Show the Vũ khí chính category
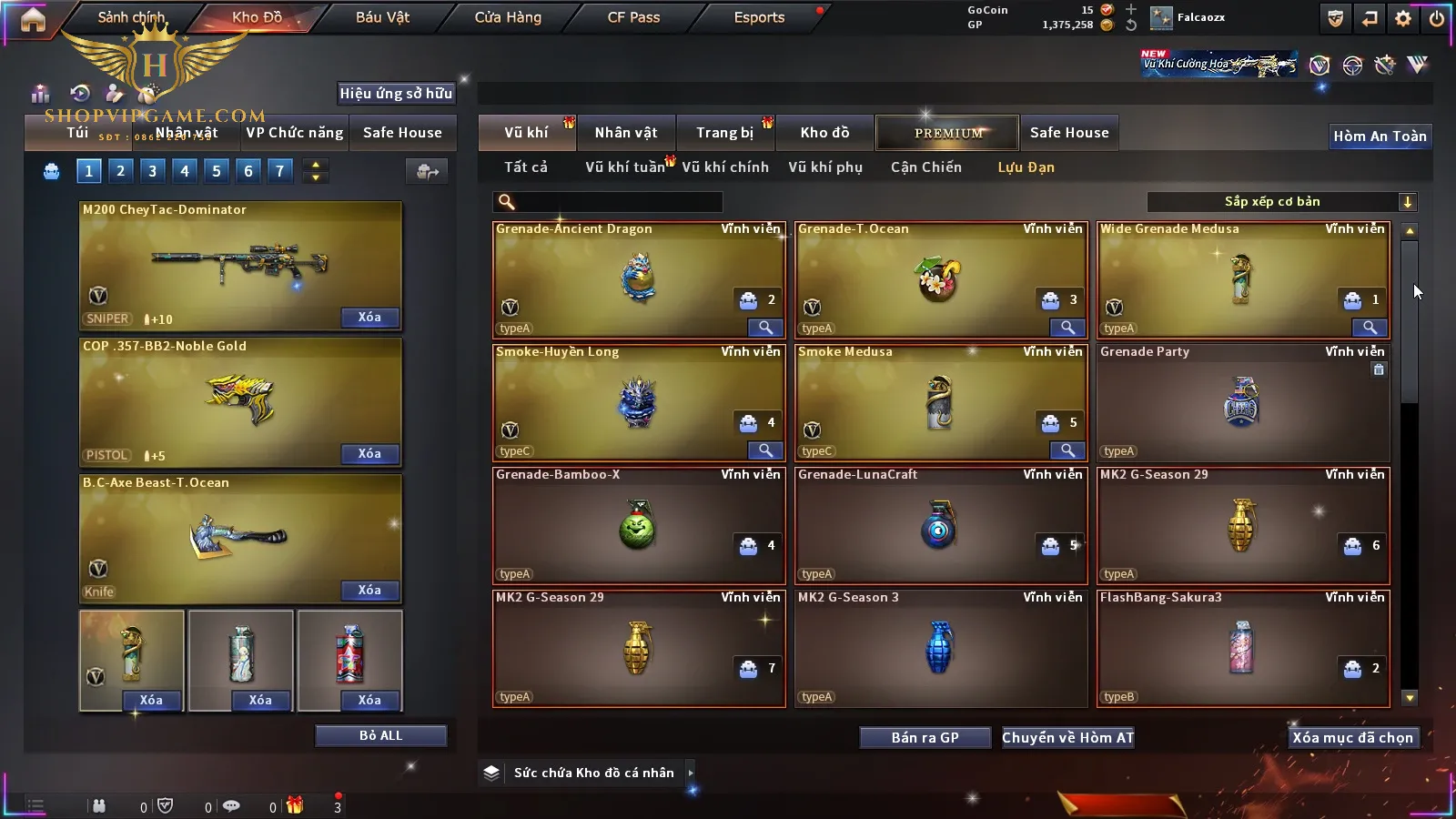 [725, 167]
